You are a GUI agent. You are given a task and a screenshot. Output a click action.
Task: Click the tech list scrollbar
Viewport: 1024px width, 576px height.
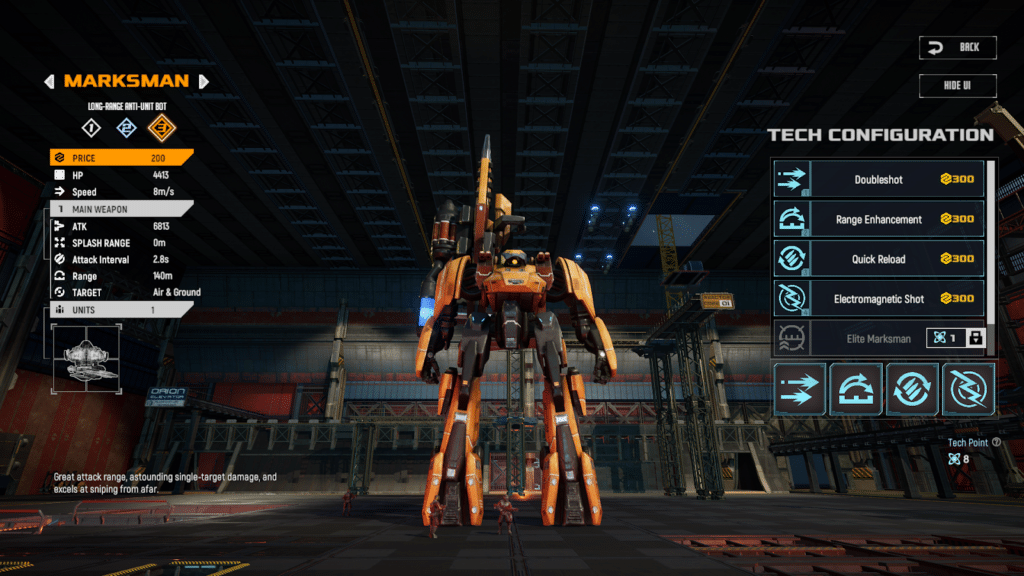pyautogui.click(x=992, y=181)
